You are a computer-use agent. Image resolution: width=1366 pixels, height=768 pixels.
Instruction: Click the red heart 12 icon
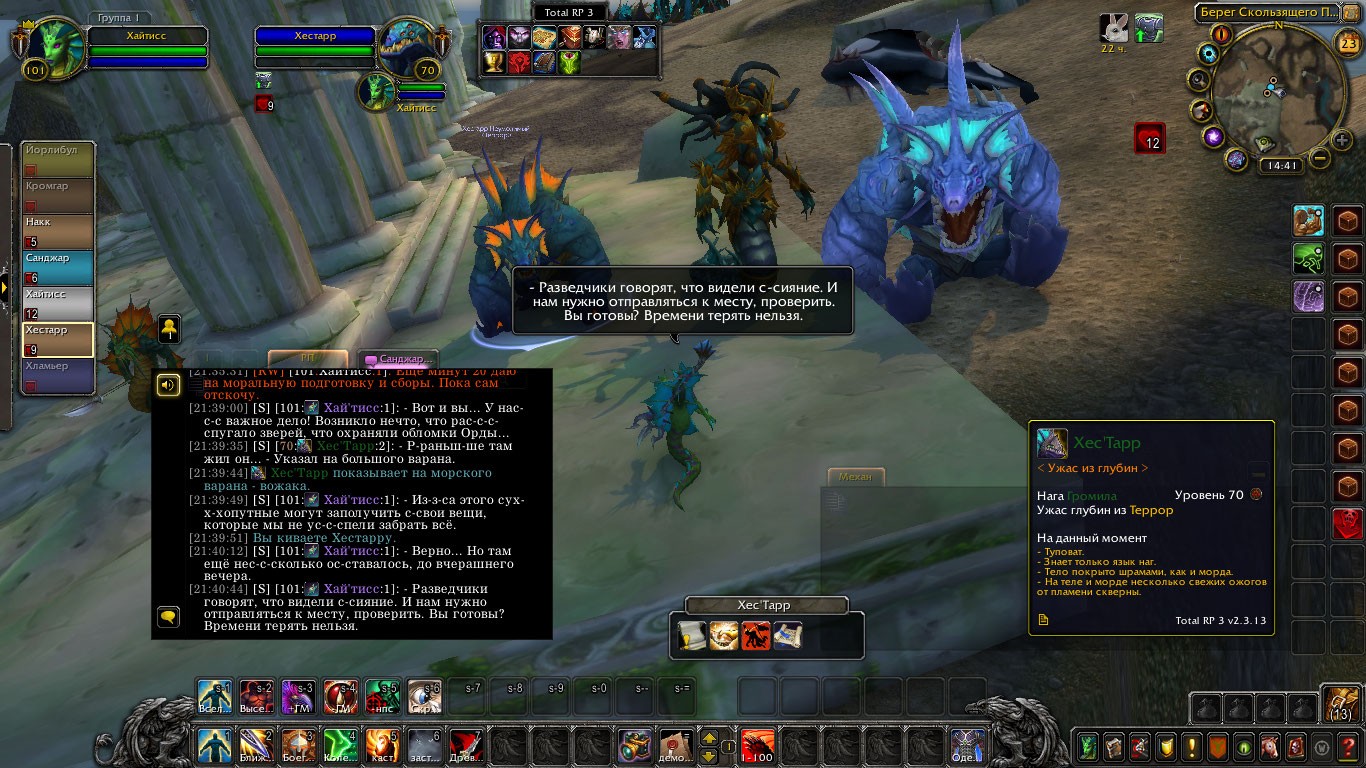tap(1150, 137)
